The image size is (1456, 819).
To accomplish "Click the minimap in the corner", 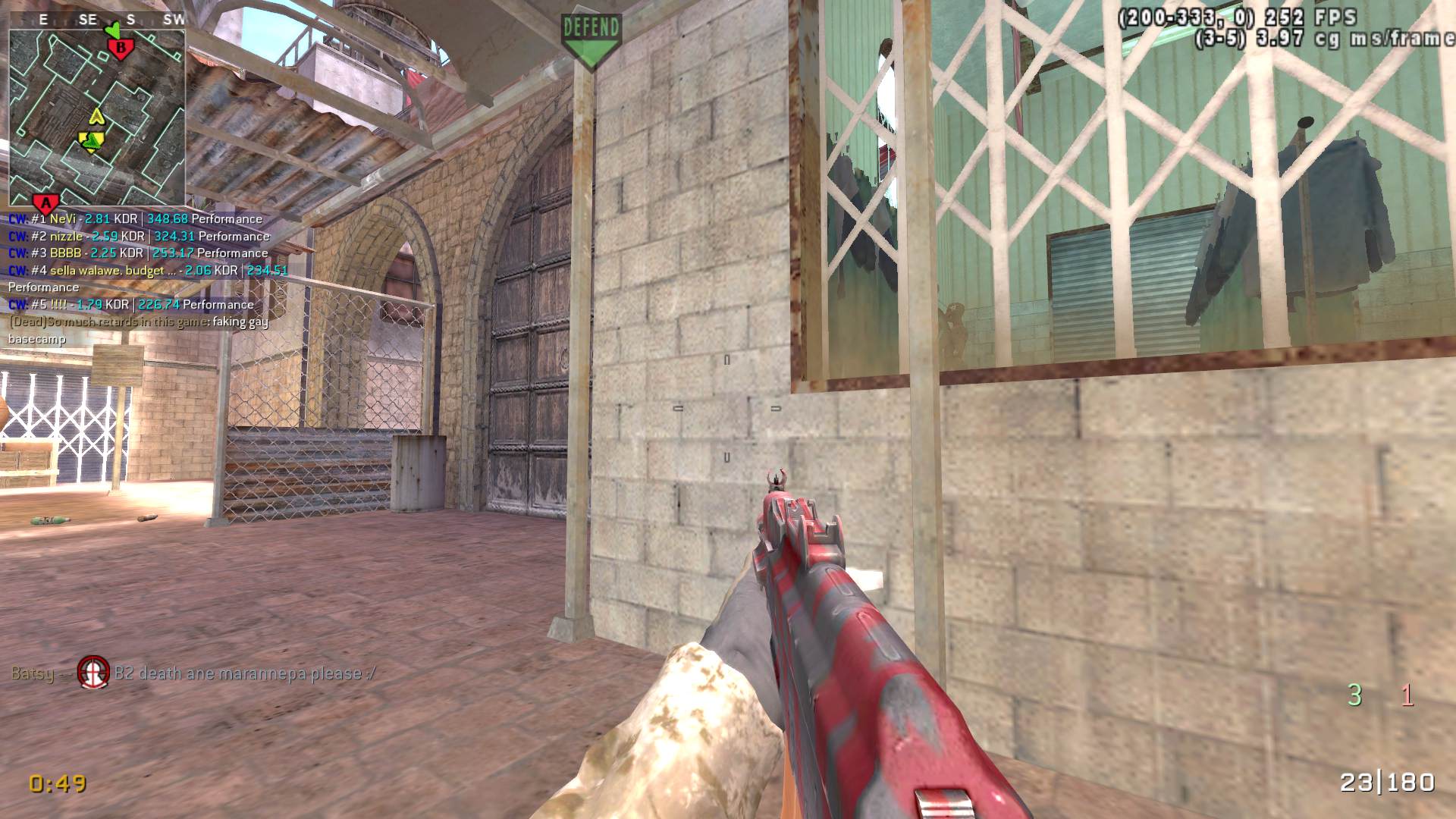I will pos(97,118).
